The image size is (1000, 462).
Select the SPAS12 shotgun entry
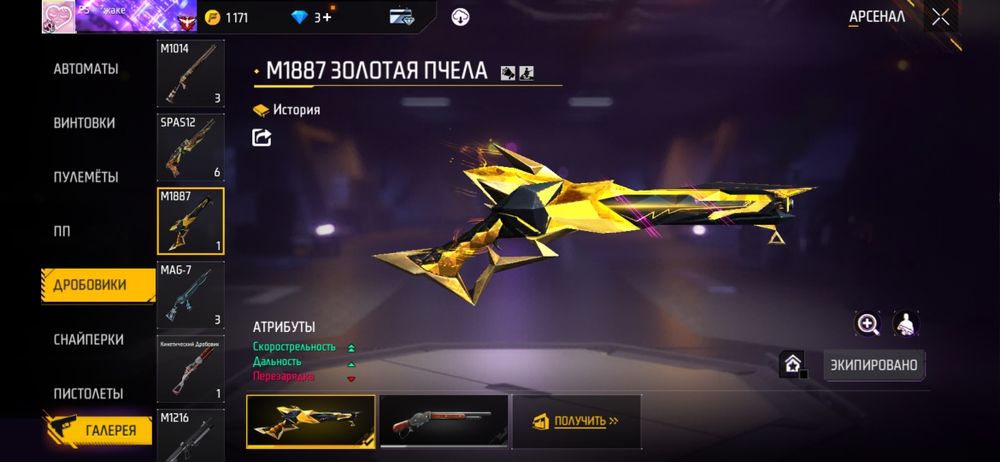[190, 147]
